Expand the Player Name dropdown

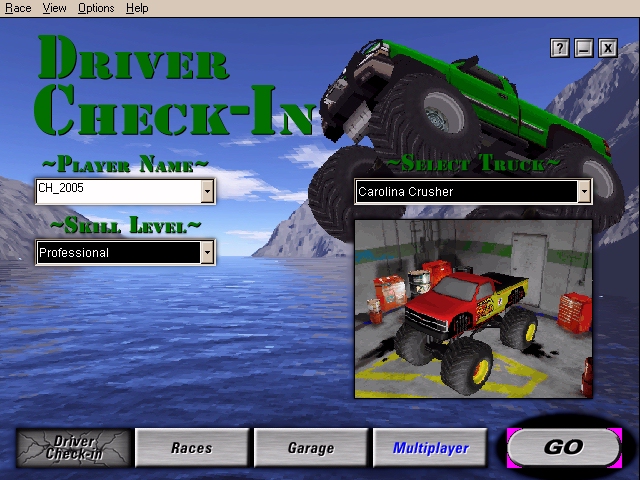pyautogui.click(x=207, y=191)
